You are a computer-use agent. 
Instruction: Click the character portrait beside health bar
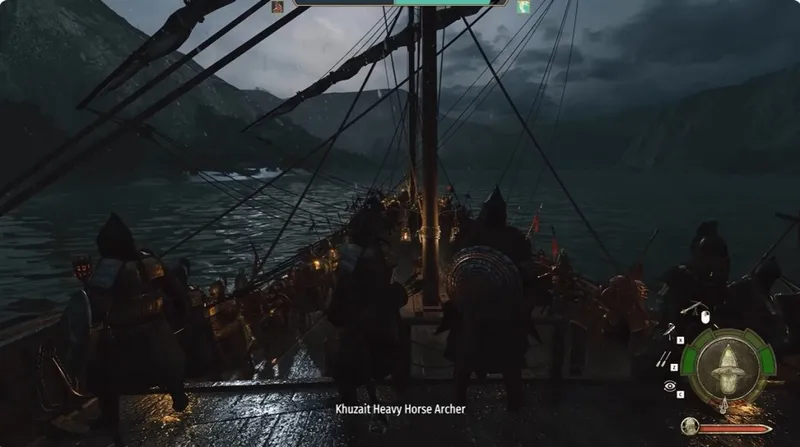point(689,427)
